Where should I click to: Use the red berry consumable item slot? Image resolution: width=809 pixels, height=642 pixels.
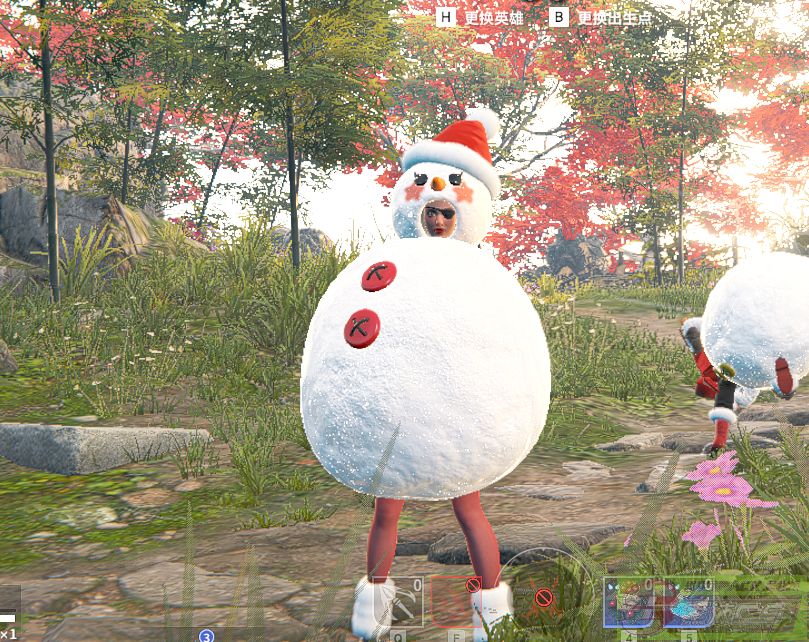point(629,602)
